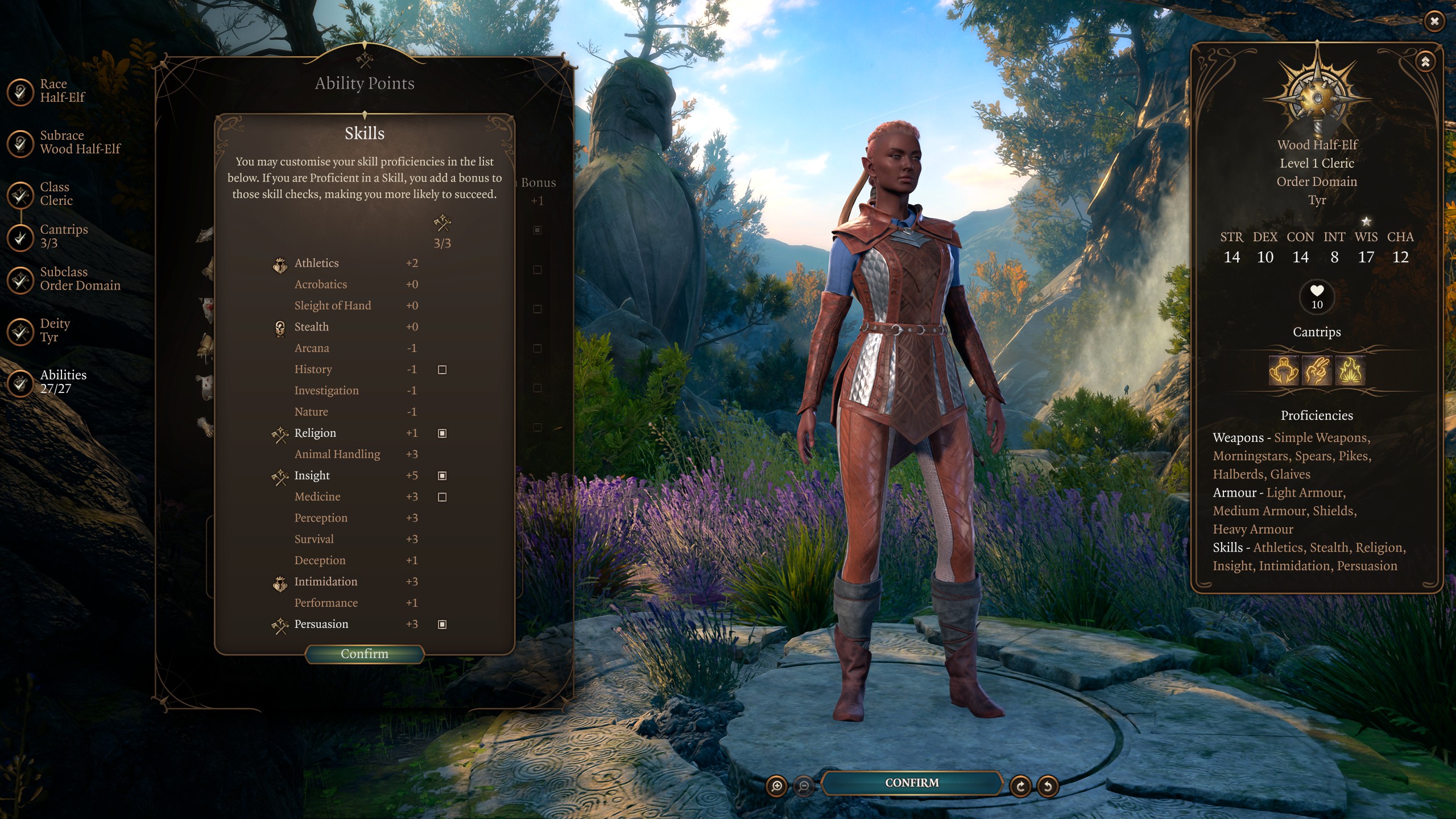
Task: Uncheck Religion skill proficiency
Action: coord(442,433)
